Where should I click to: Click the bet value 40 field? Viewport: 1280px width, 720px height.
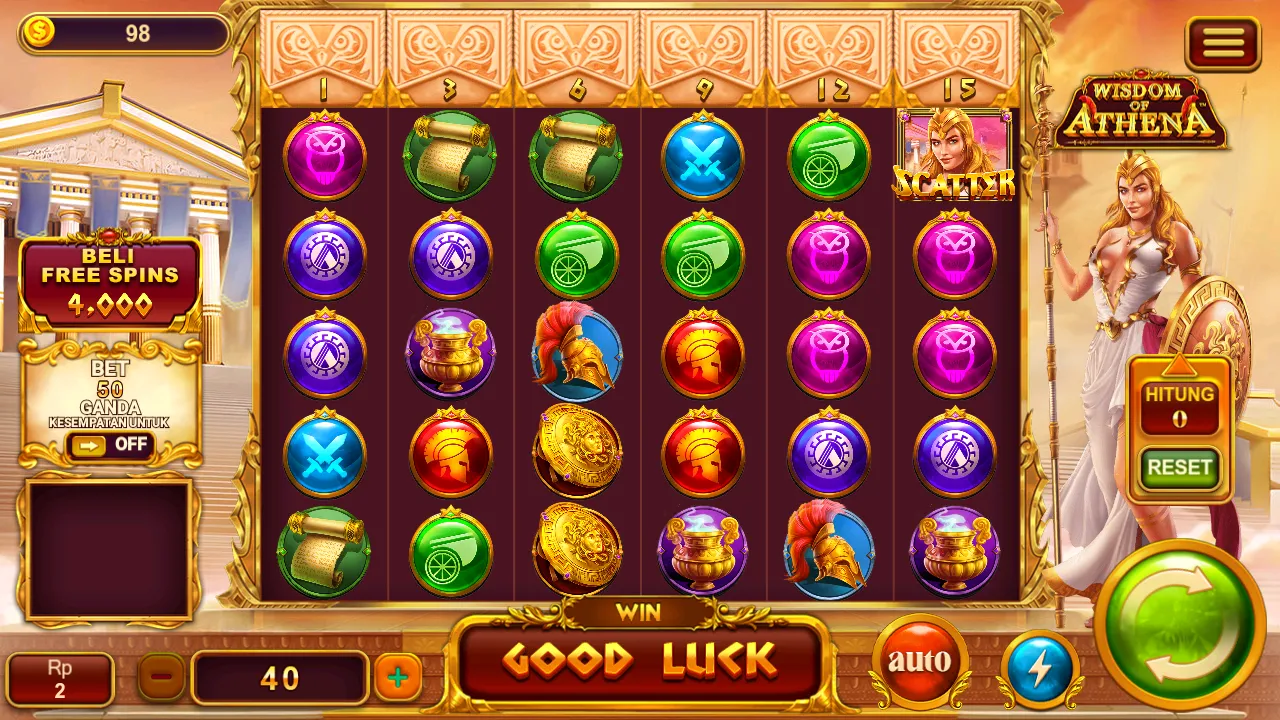click(280, 677)
